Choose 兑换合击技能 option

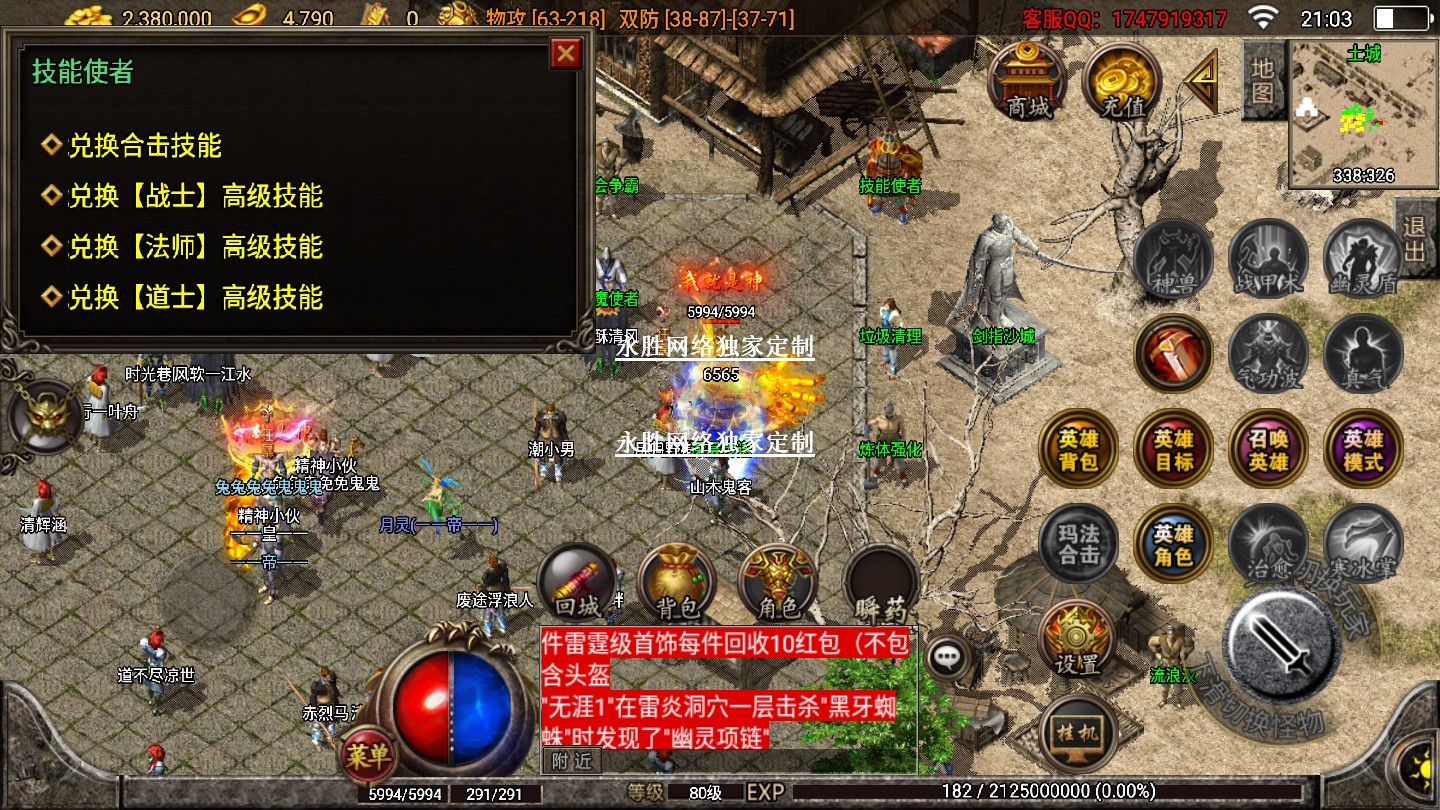(x=144, y=146)
